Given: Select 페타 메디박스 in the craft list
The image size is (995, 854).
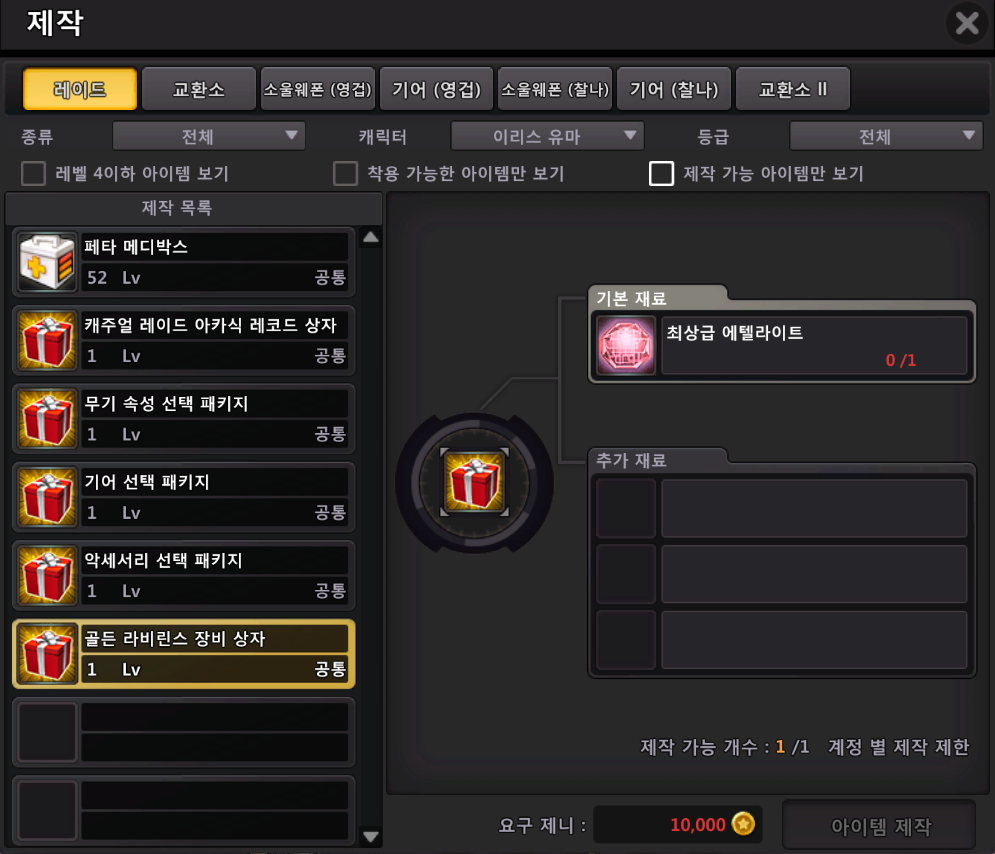Looking at the screenshot, I should pyautogui.click(x=184, y=260).
